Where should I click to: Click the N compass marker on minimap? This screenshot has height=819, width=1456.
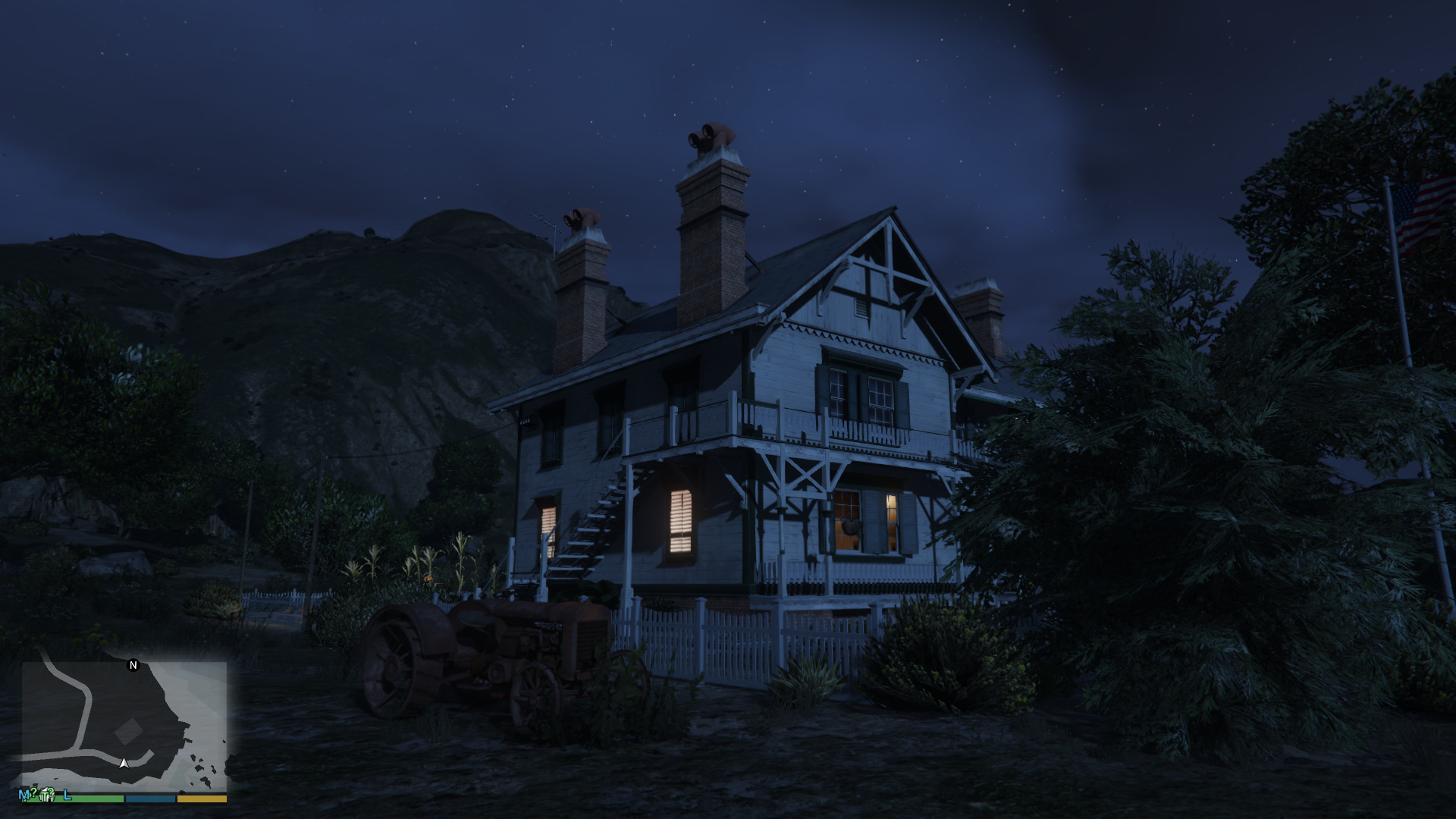pyautogui.click(x=133, y=665)
